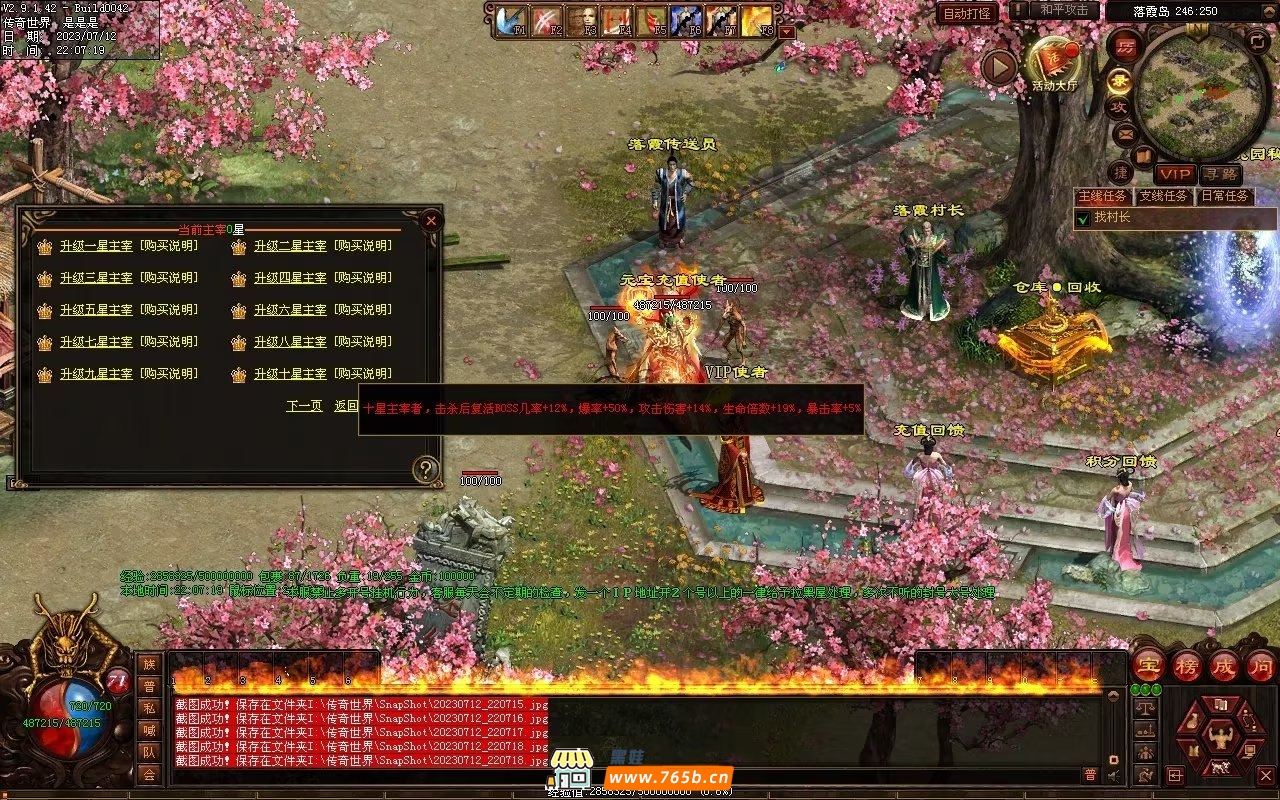Switch to the 支线任务 tab
The height and width of the screenshot is (800, 1280).
point(1164,196)
